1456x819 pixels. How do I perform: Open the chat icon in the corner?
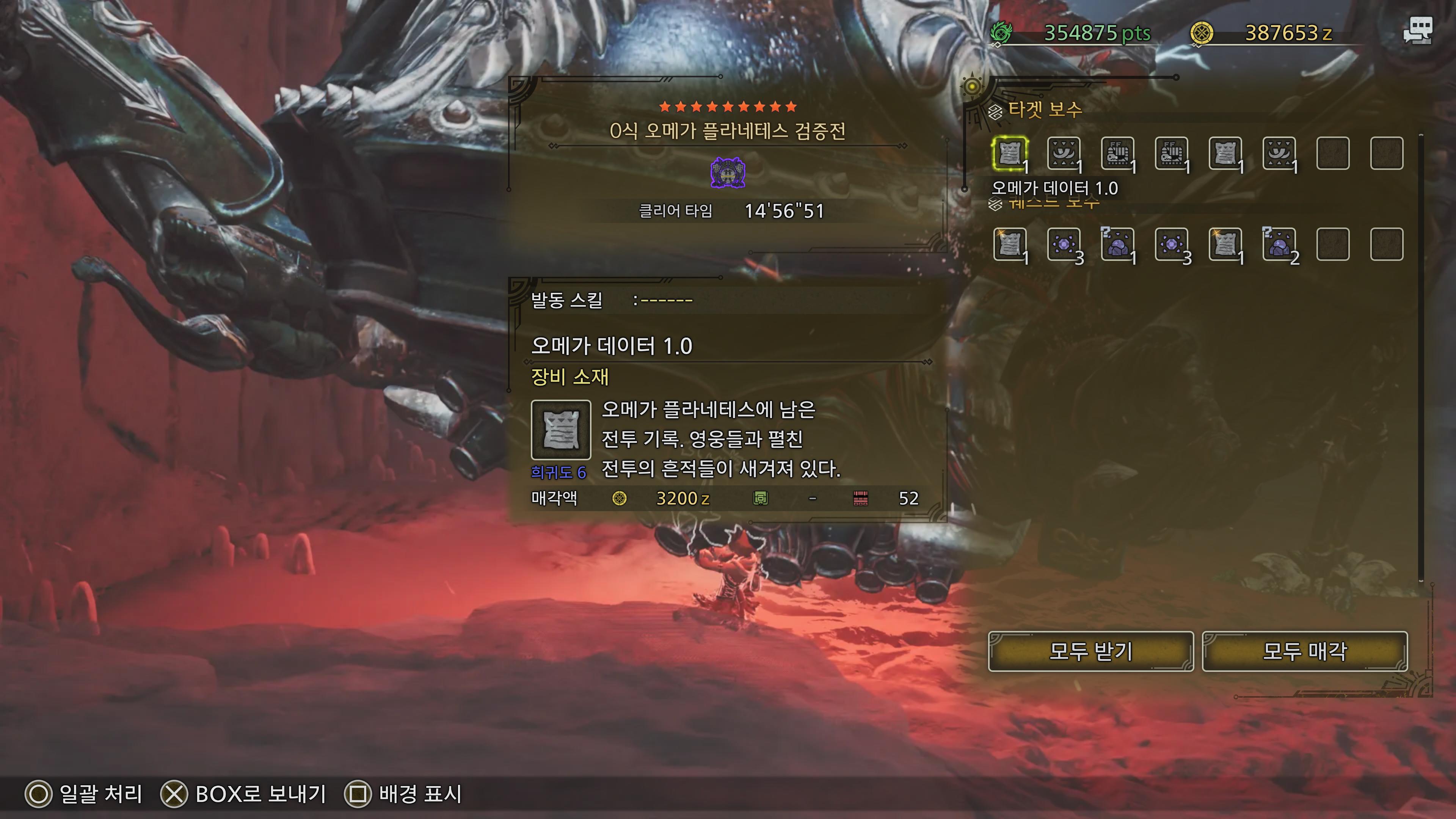point(1418,30)
